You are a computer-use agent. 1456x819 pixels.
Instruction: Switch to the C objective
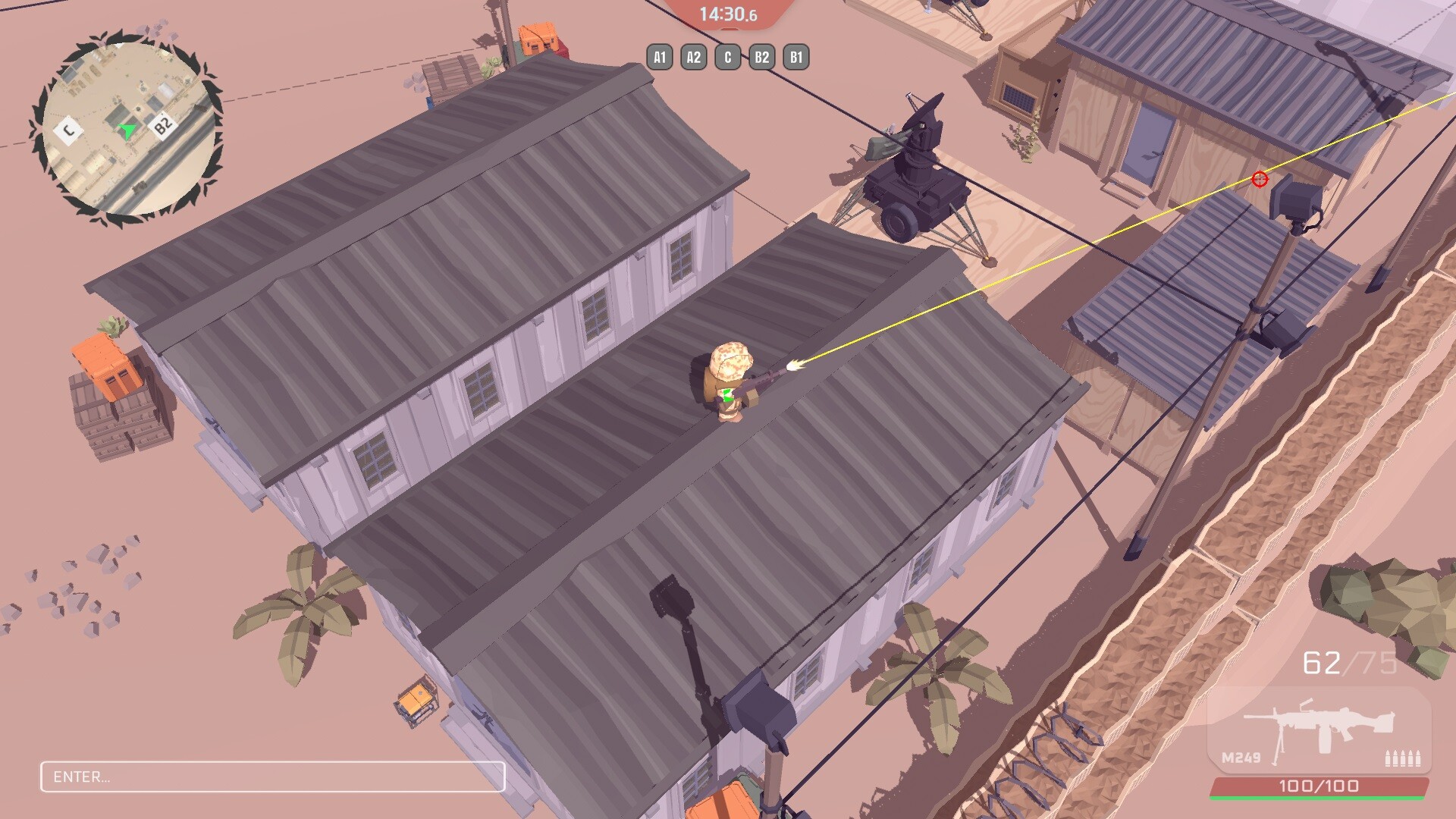[726, 56]
